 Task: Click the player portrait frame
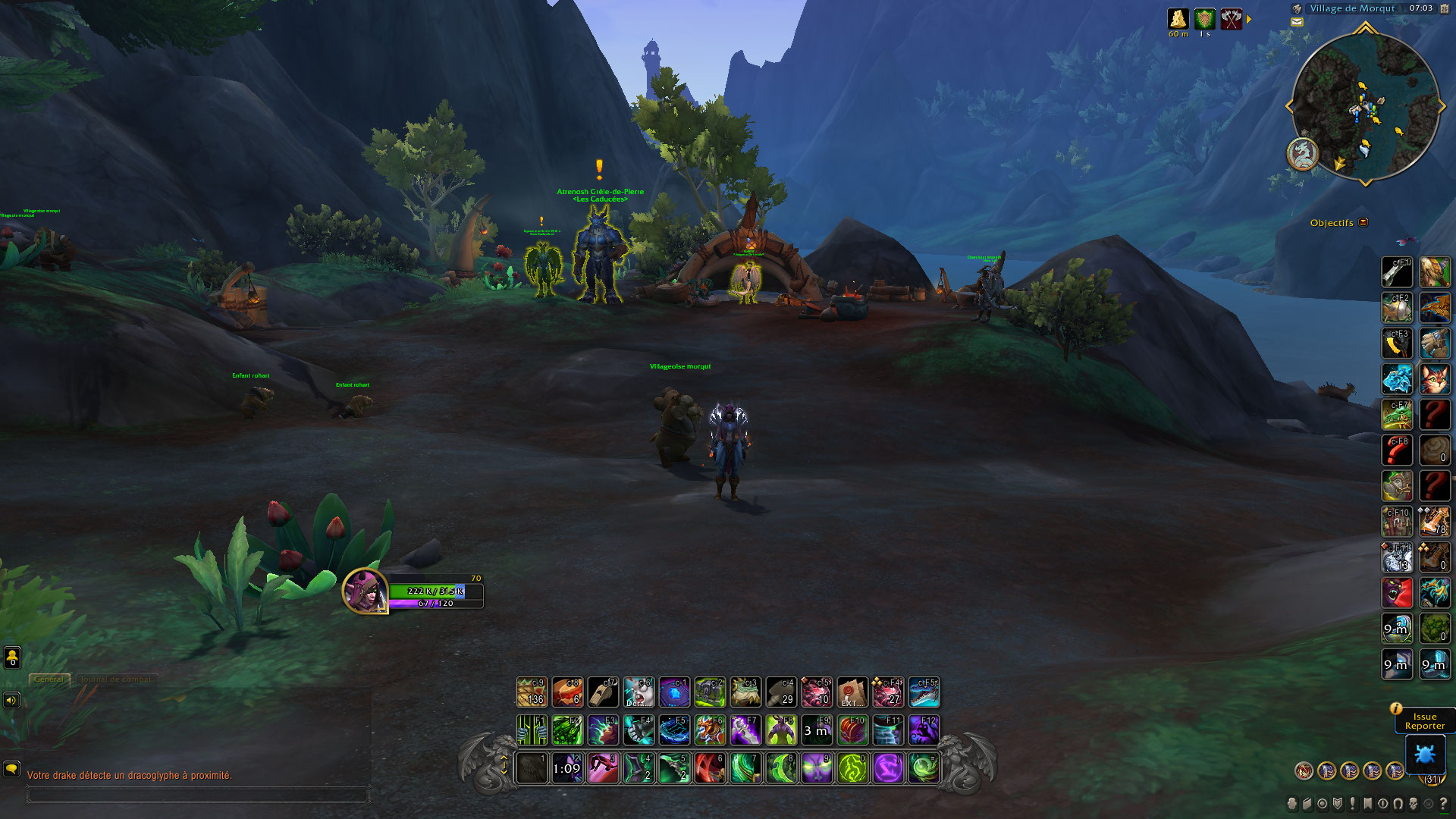coord(365,590)
